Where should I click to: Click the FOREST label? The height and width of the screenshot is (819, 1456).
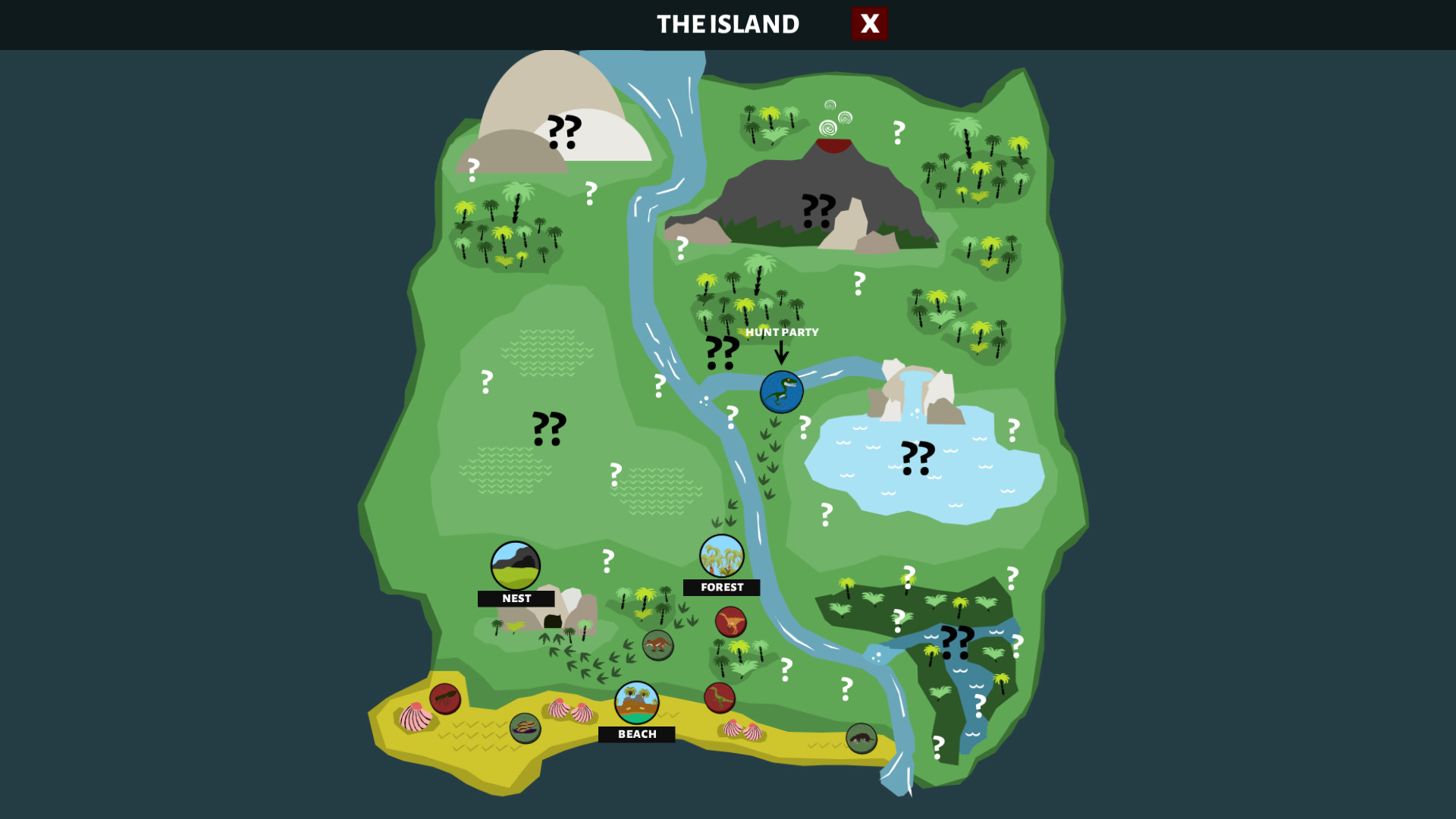[x=722, y=587]
